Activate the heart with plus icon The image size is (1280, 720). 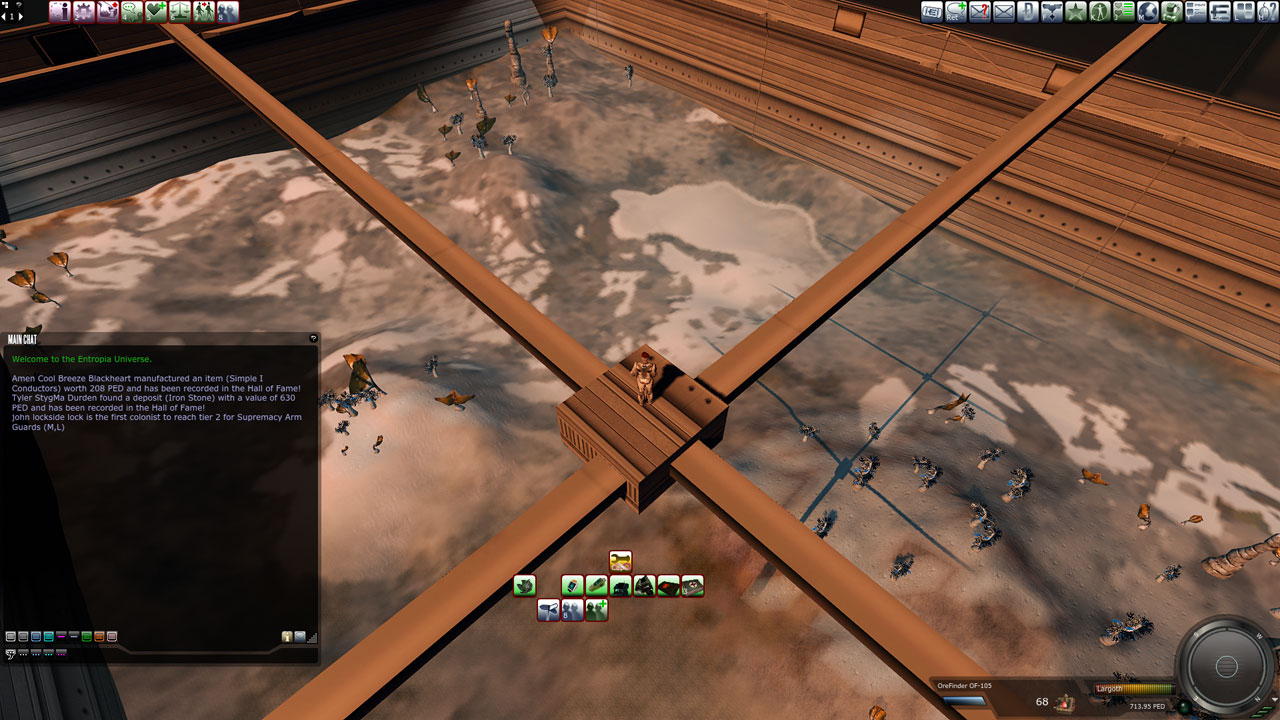click(x=156, y=12)
